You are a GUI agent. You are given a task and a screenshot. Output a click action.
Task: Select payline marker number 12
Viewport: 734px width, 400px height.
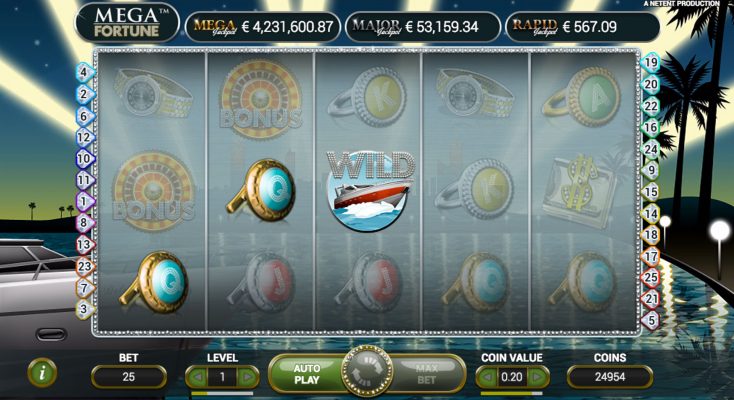tap(83, 137)
